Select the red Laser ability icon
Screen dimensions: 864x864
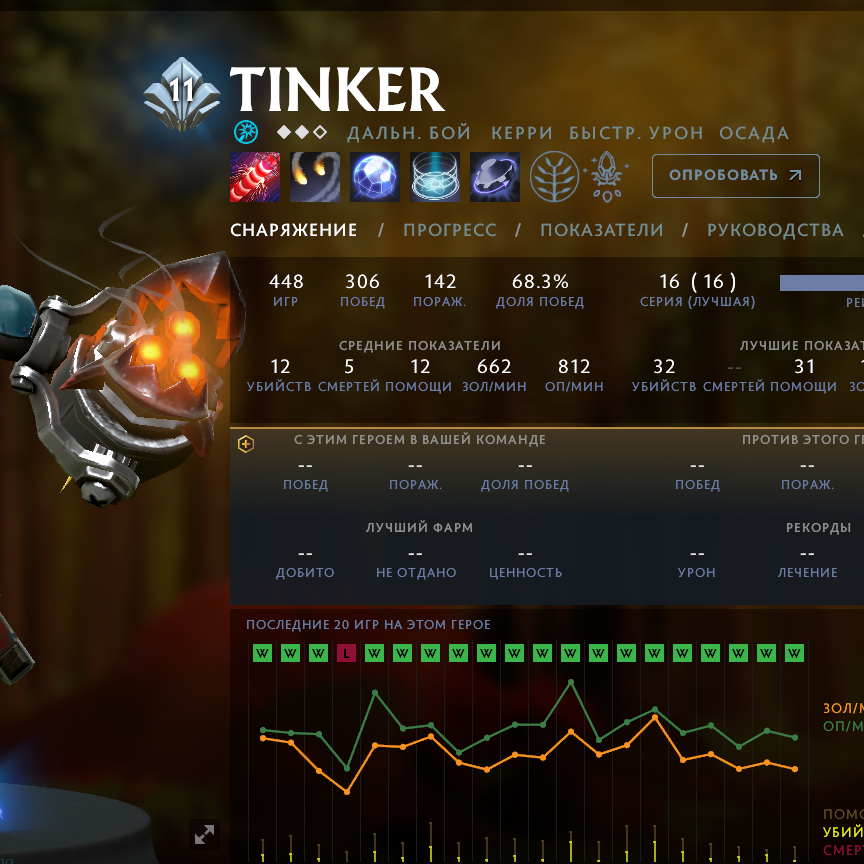point(255,177)
